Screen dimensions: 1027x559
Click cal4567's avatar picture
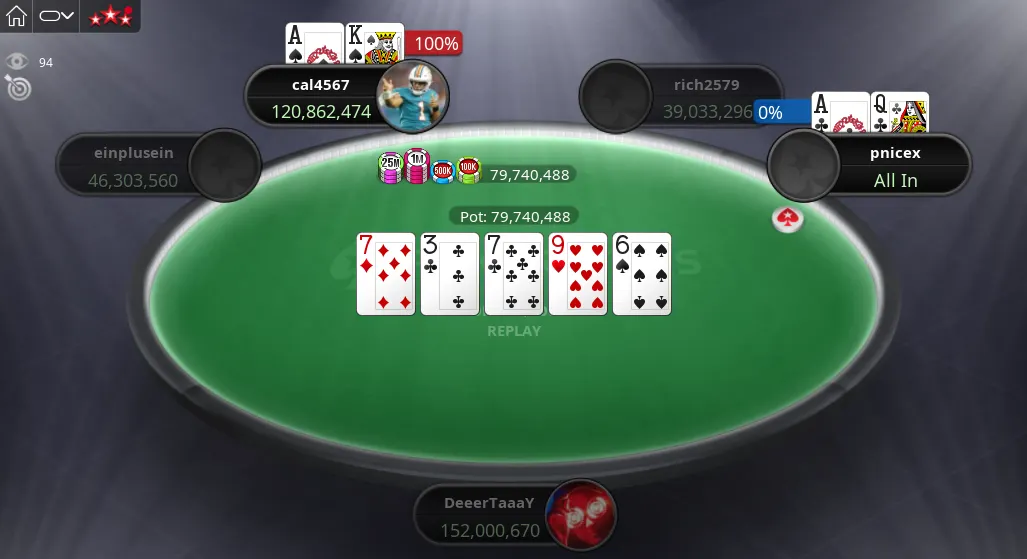(x=412, y=95)
